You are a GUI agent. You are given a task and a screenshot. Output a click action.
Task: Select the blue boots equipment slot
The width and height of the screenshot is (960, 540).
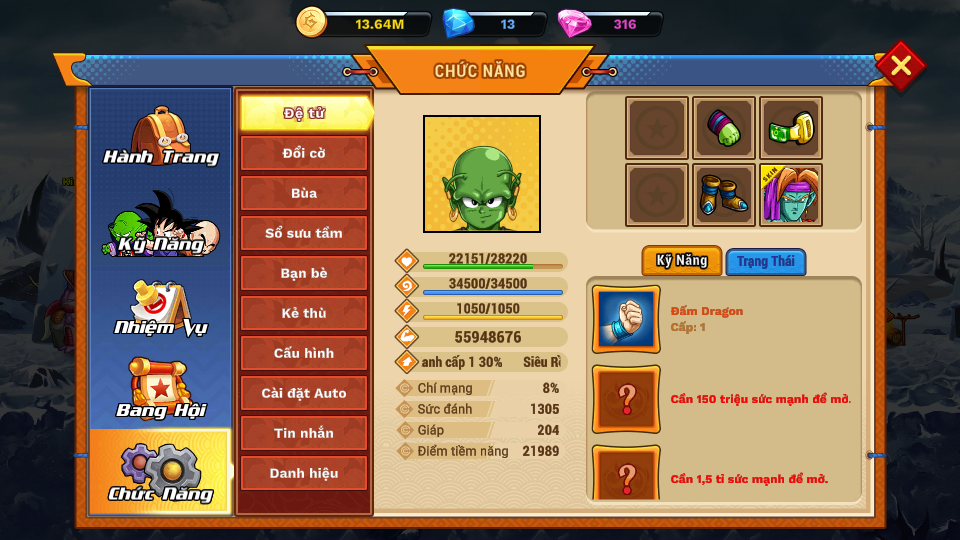pyautogui.click(x=724, y=195)
